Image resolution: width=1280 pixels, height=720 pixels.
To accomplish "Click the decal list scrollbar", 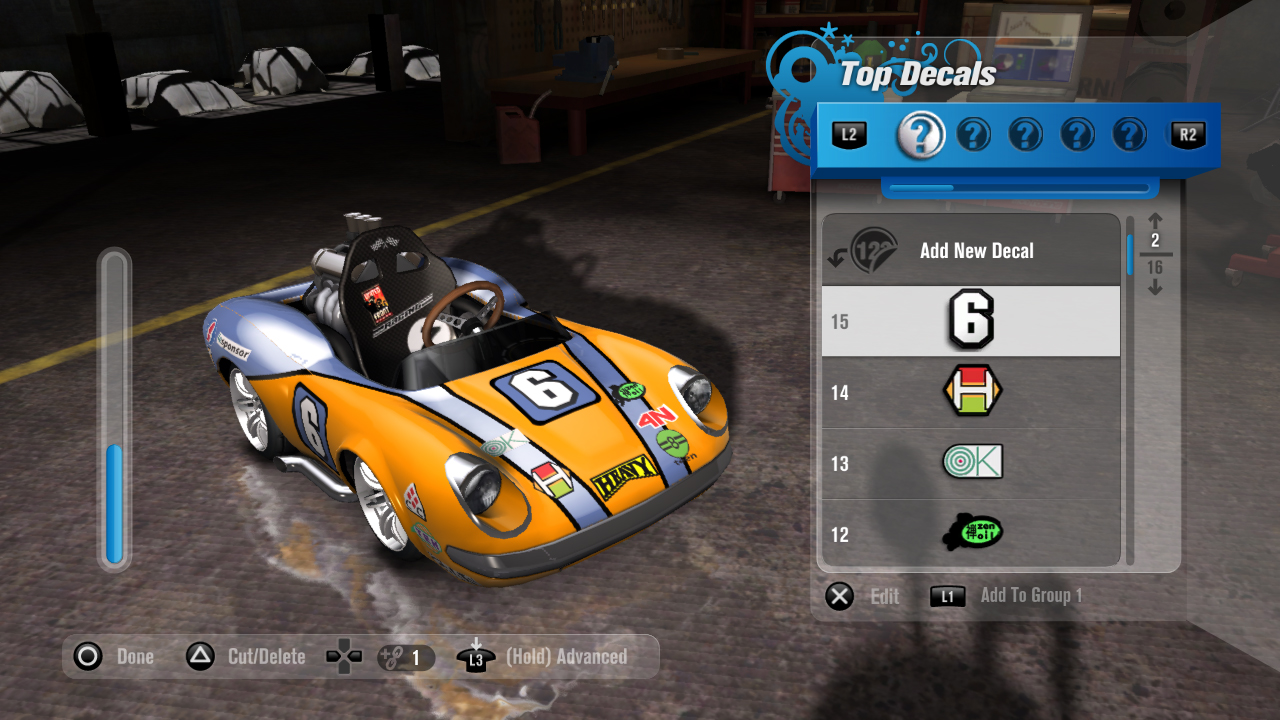I will [x=1130, y=390].
